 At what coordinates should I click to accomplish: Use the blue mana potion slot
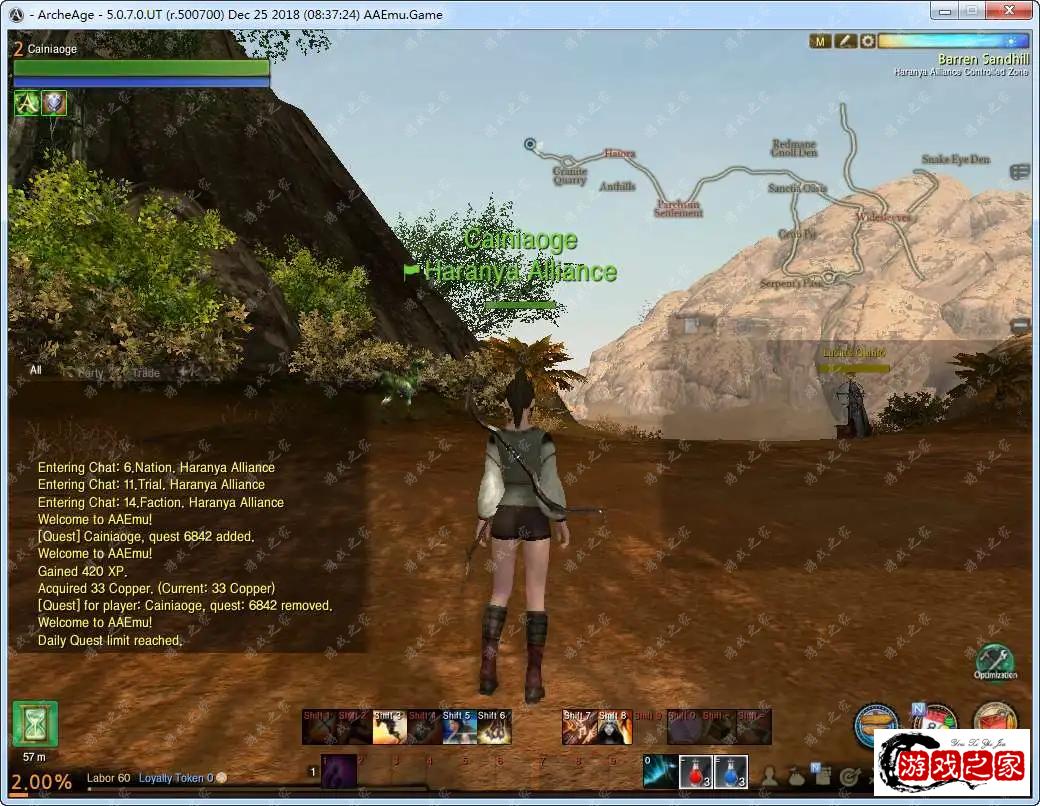pyautogui.click(x=731, y=771)
